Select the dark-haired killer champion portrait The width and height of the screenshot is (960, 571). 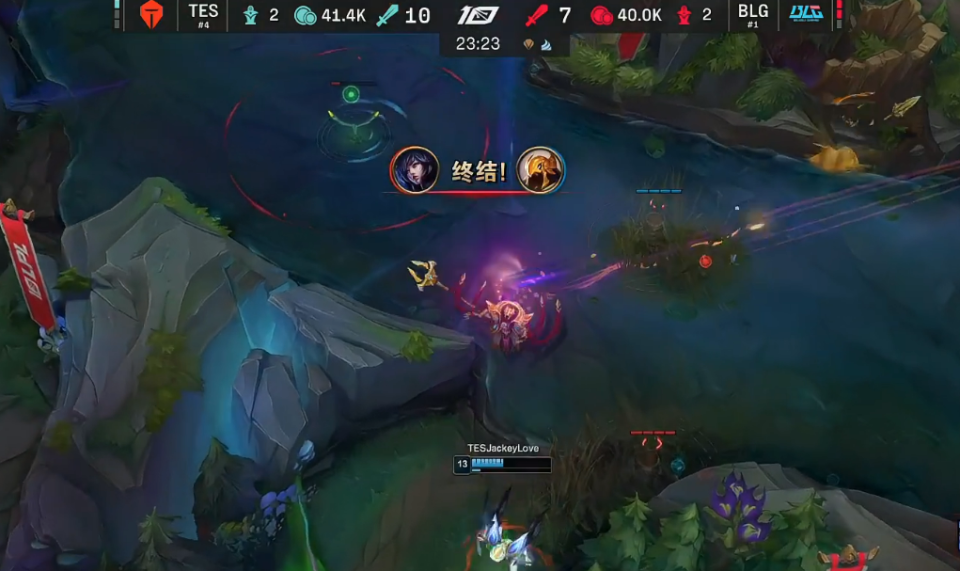[414, 170]
